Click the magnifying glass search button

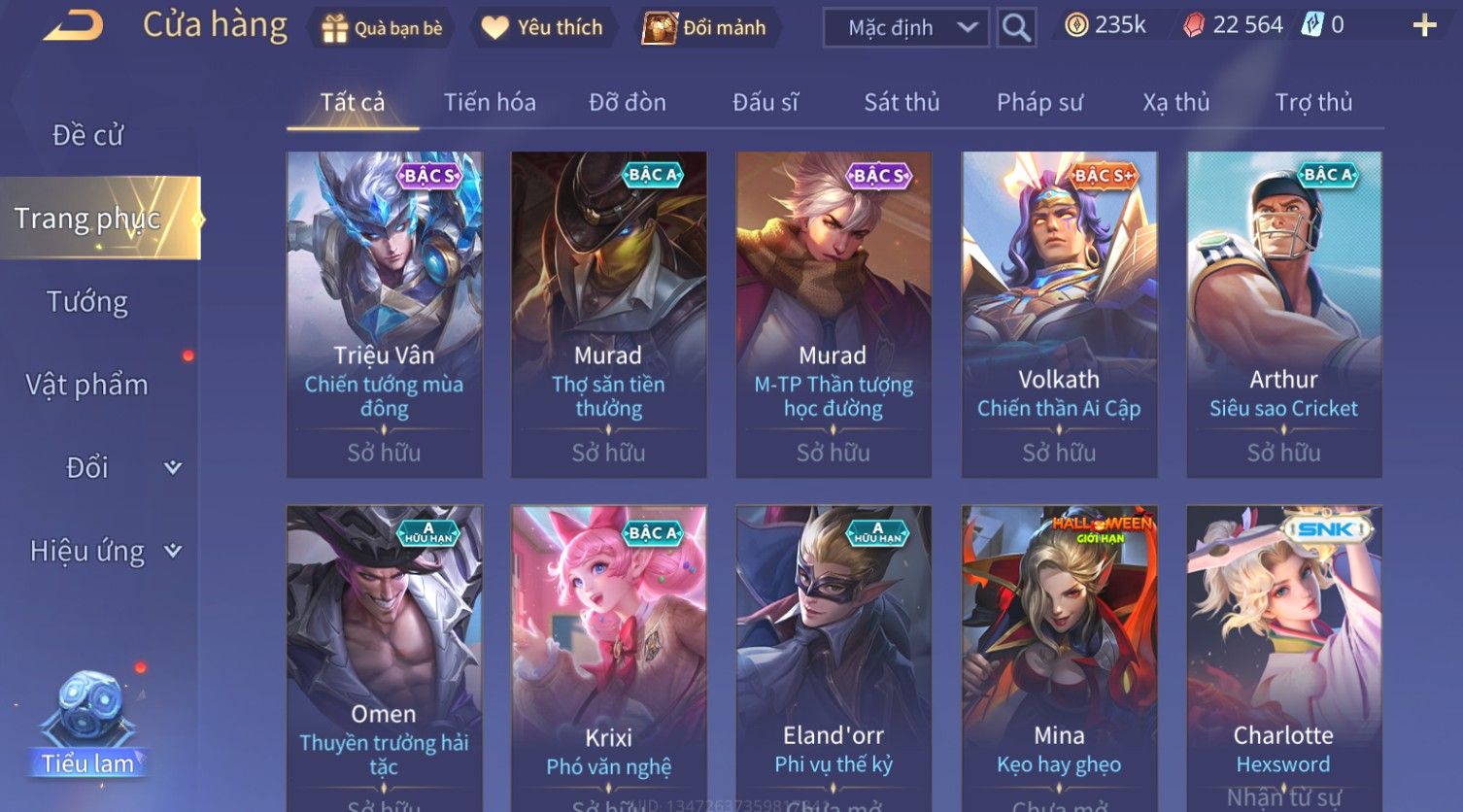1016,28
